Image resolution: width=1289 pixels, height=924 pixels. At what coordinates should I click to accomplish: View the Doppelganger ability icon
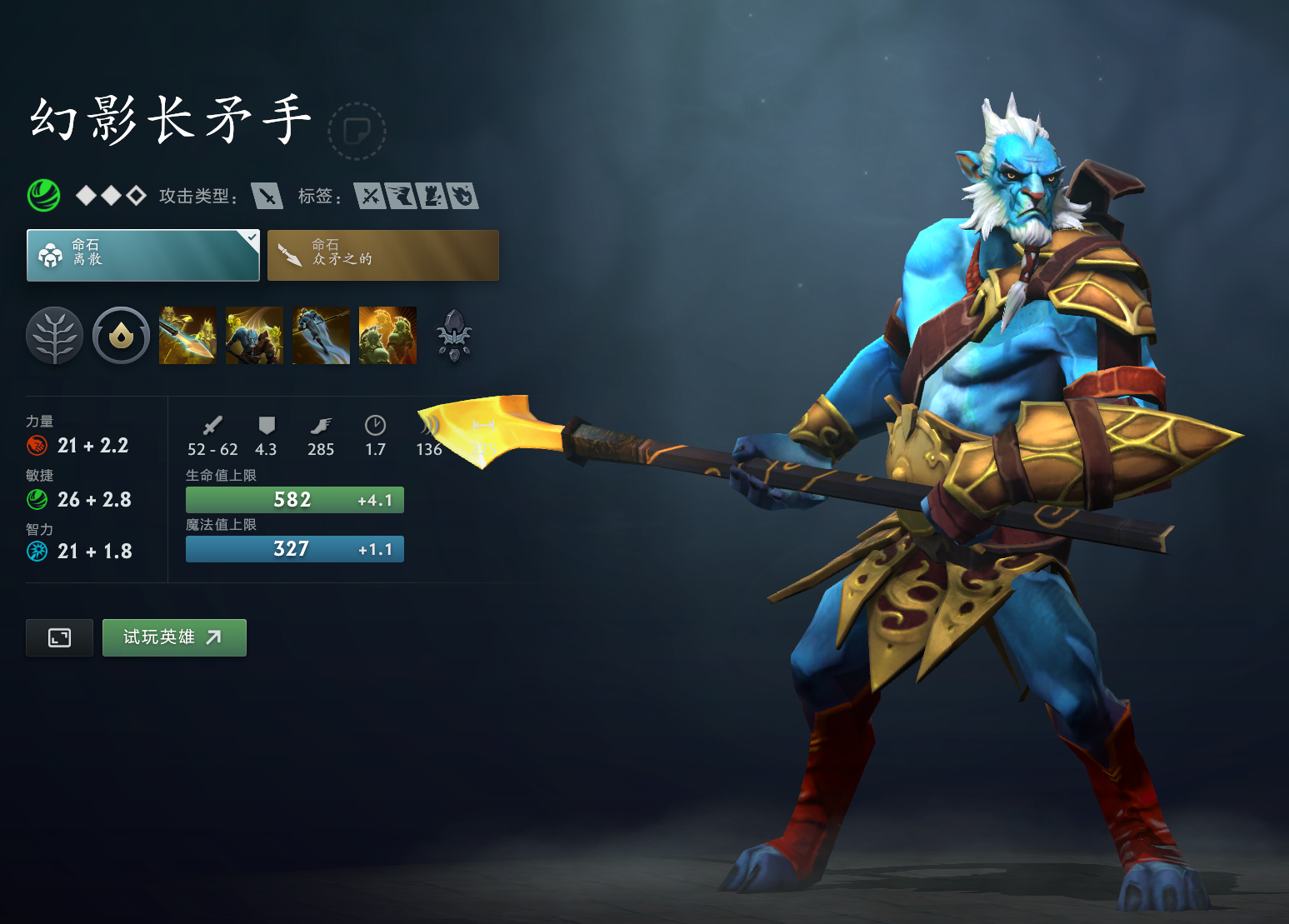254,336
